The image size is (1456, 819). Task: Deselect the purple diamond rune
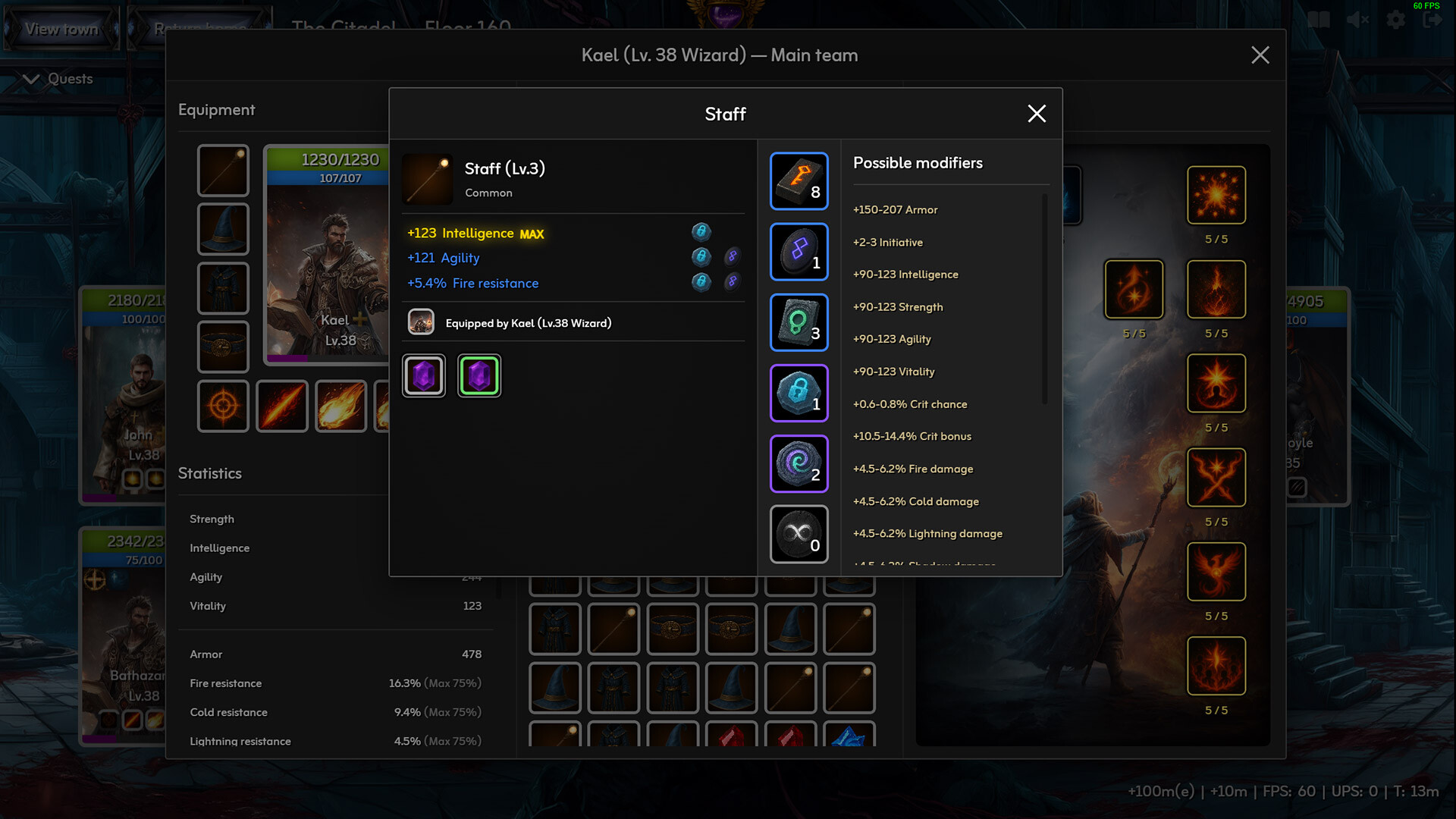799,252
